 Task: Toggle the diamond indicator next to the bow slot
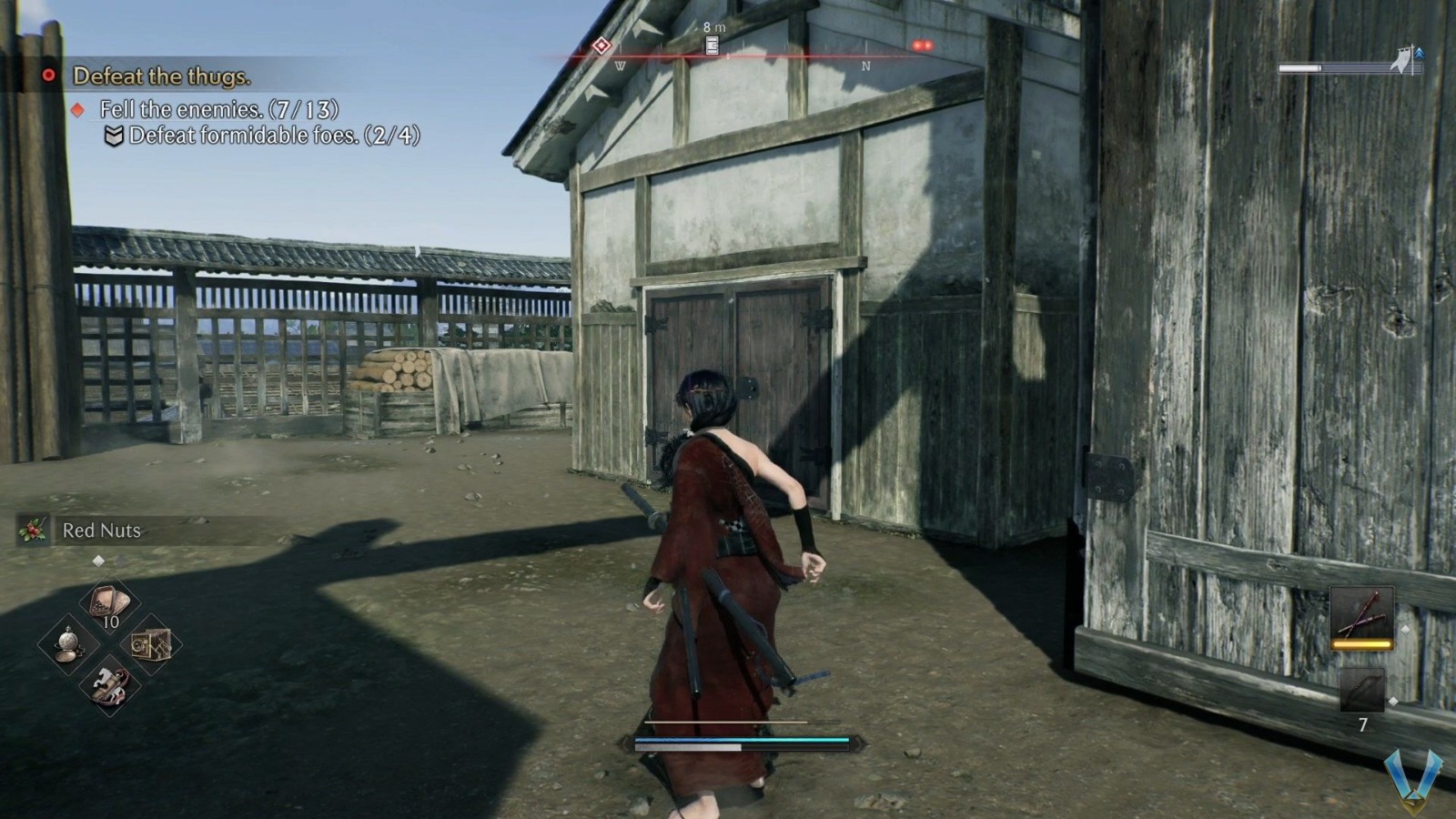(x=1394, y=700)
